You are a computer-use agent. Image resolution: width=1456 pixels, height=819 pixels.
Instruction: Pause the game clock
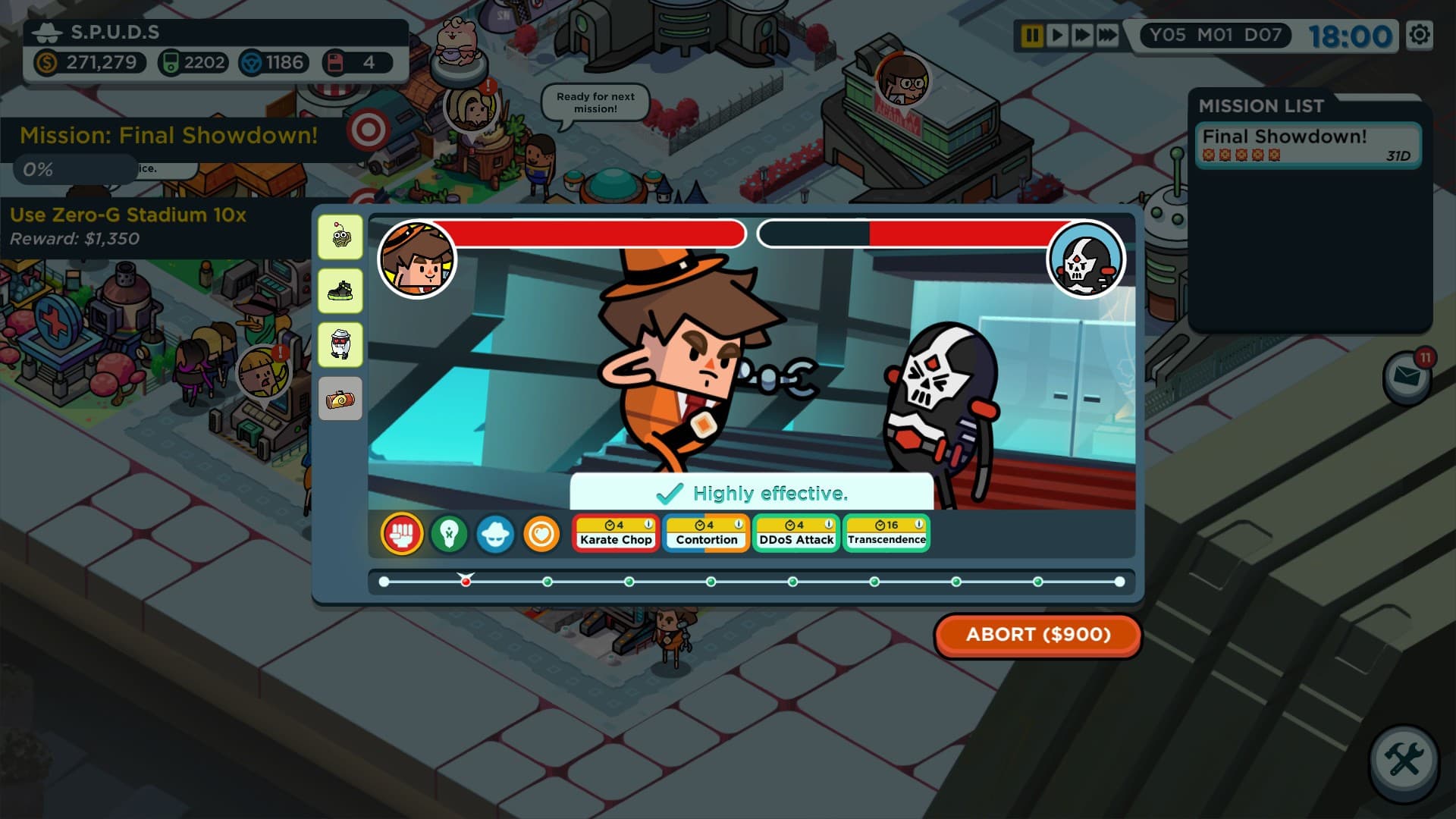1034,33
